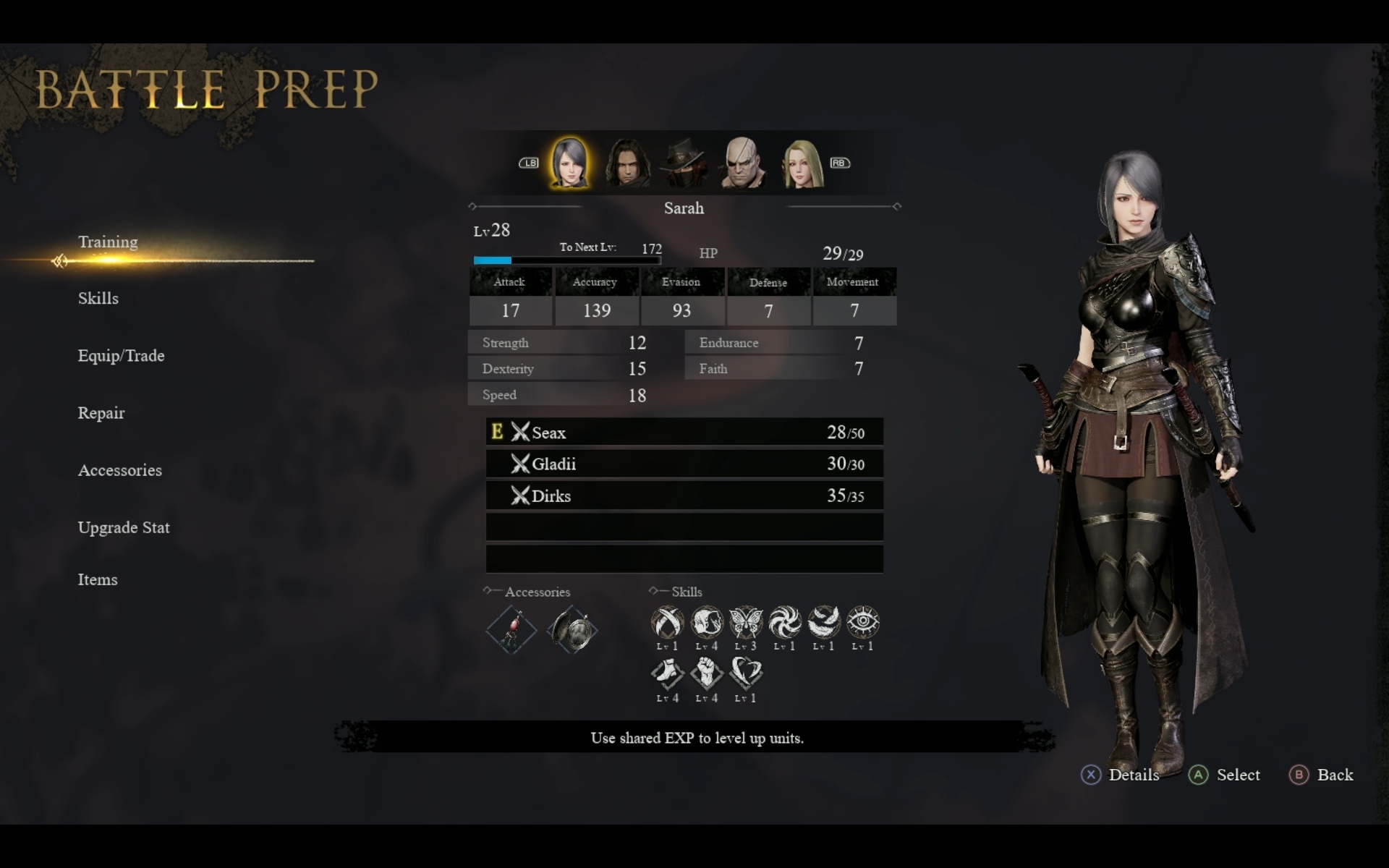Select Gladii to equip it
The image size is (1389, 868).
pos(684,464)
